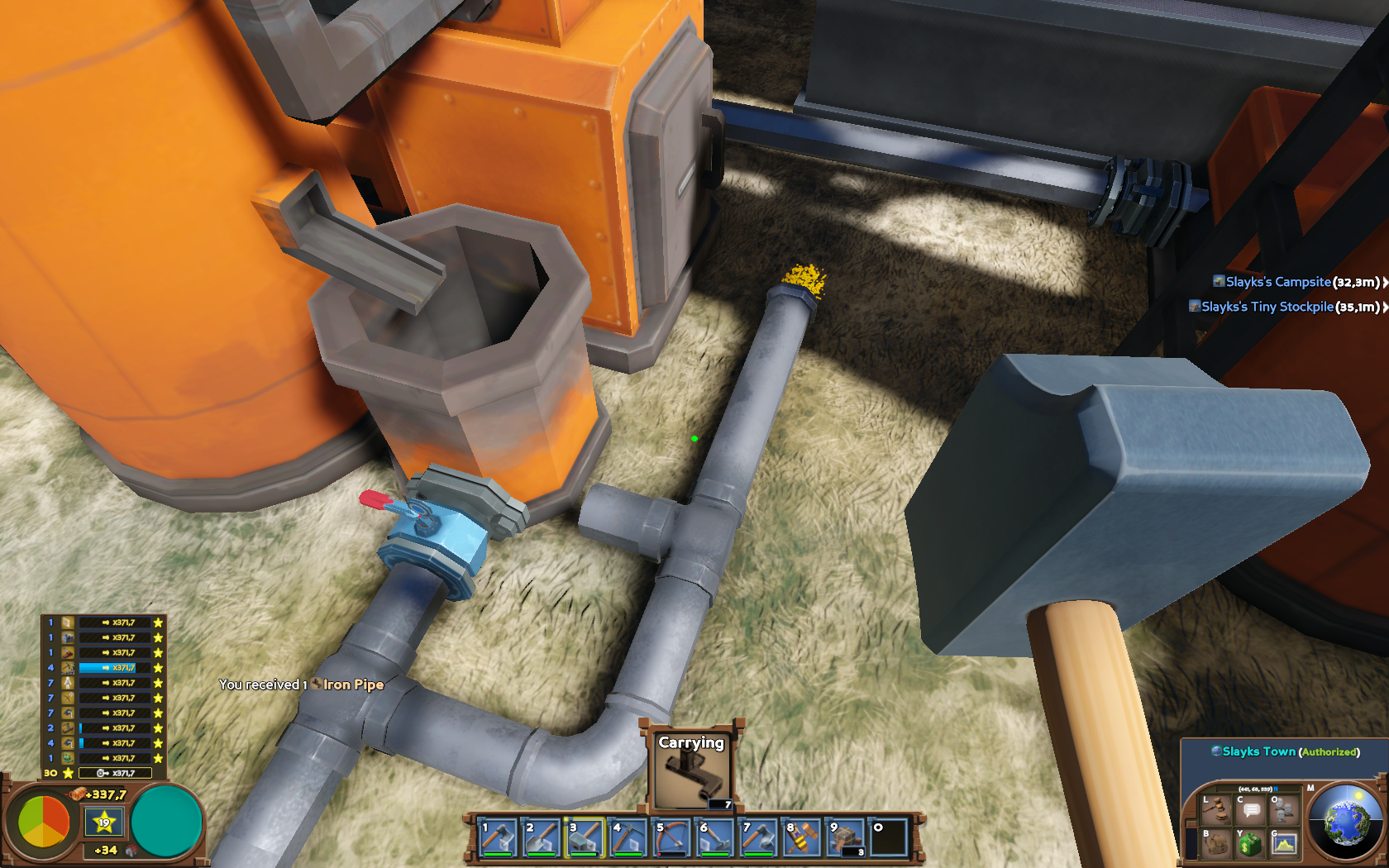Open the economy money bag icon
The width and height of the screenshot is (1389, 868).
[1250, 844]
